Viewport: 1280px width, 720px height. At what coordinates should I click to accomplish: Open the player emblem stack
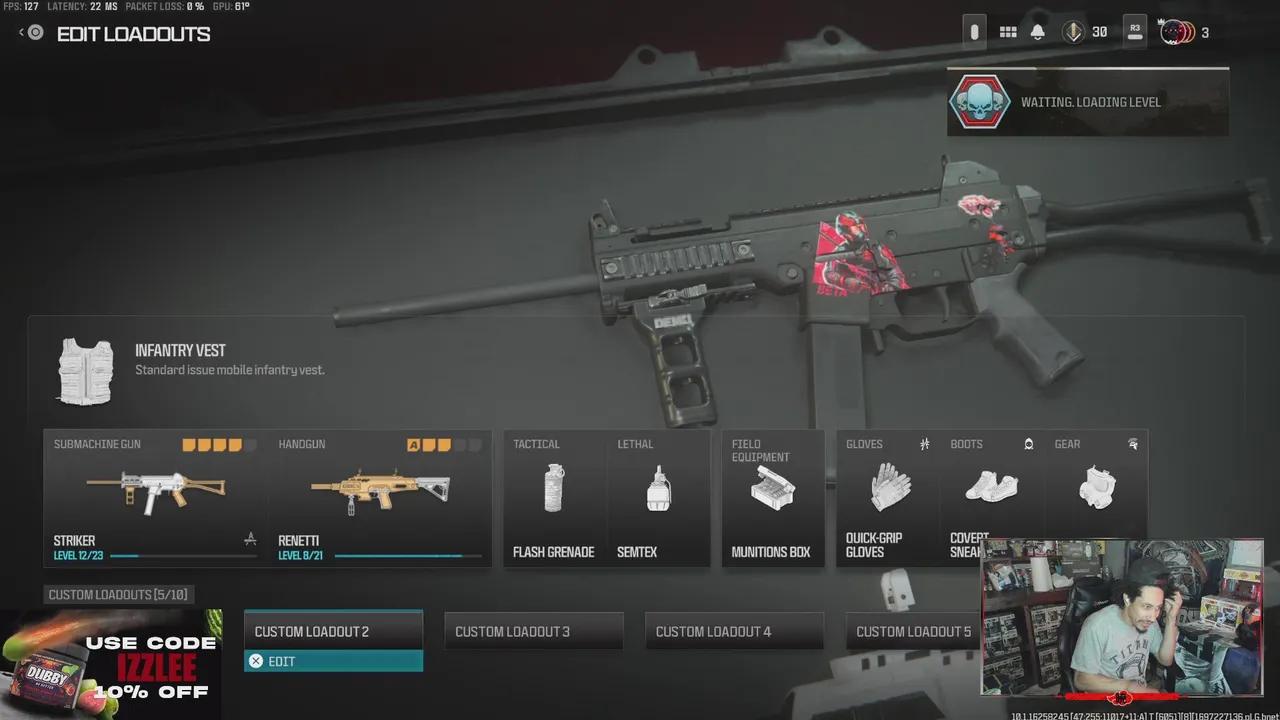pos(1173,31)
